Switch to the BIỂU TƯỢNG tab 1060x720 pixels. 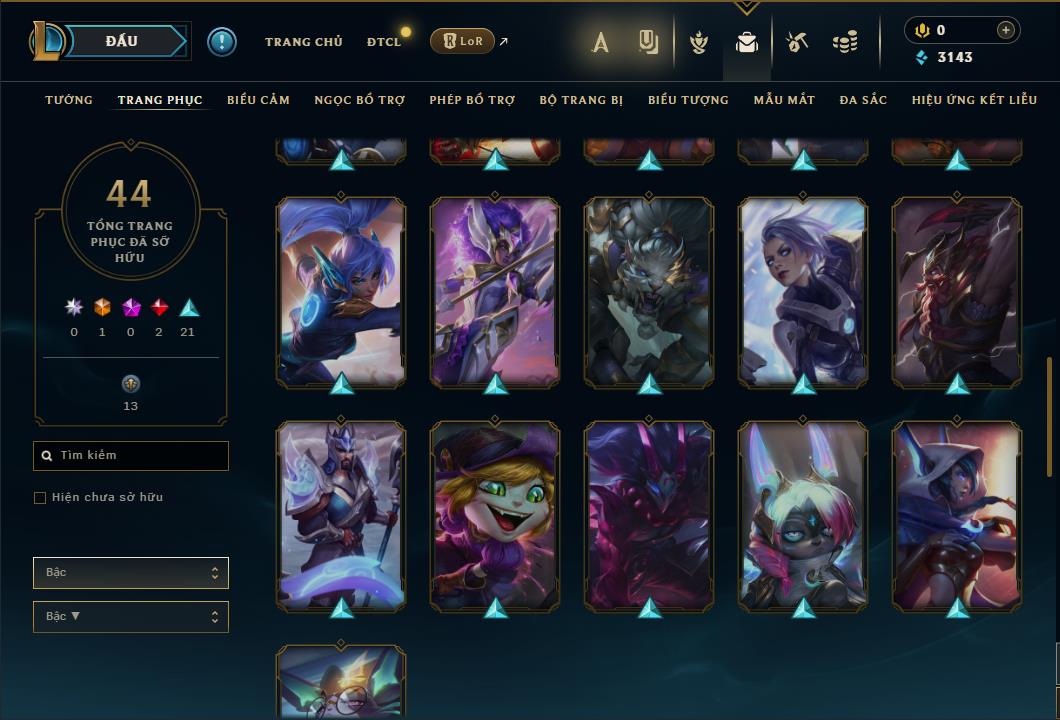point(688,100)
